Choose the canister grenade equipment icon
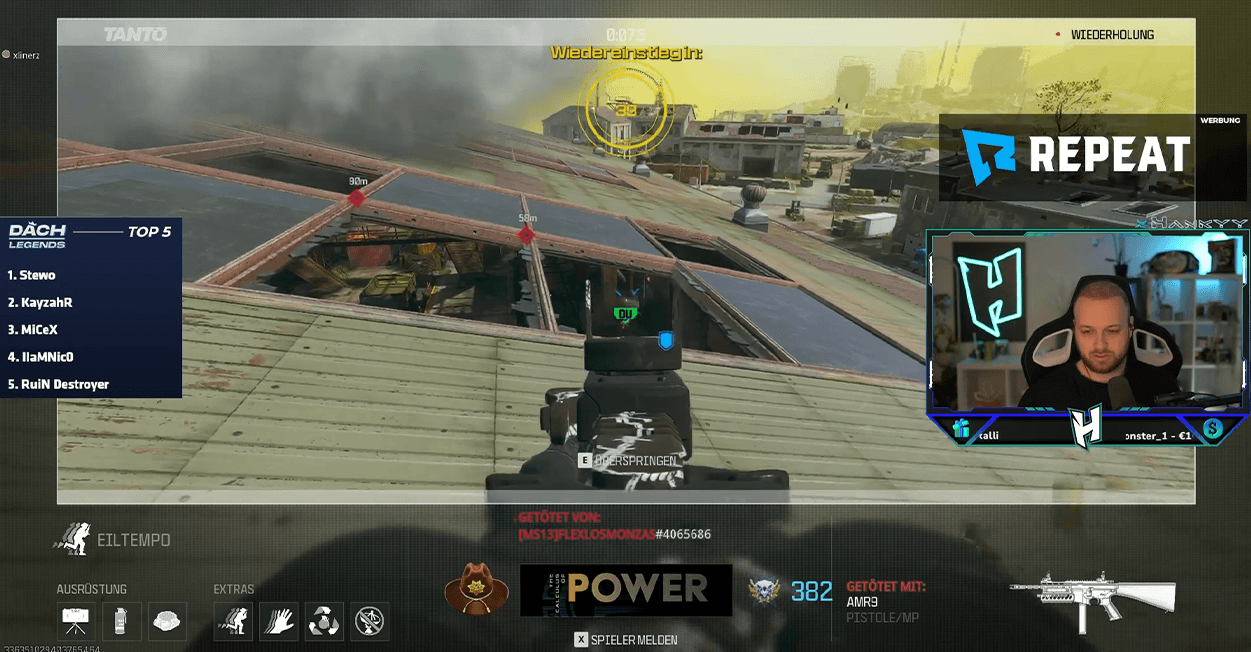 coord(122,621)
